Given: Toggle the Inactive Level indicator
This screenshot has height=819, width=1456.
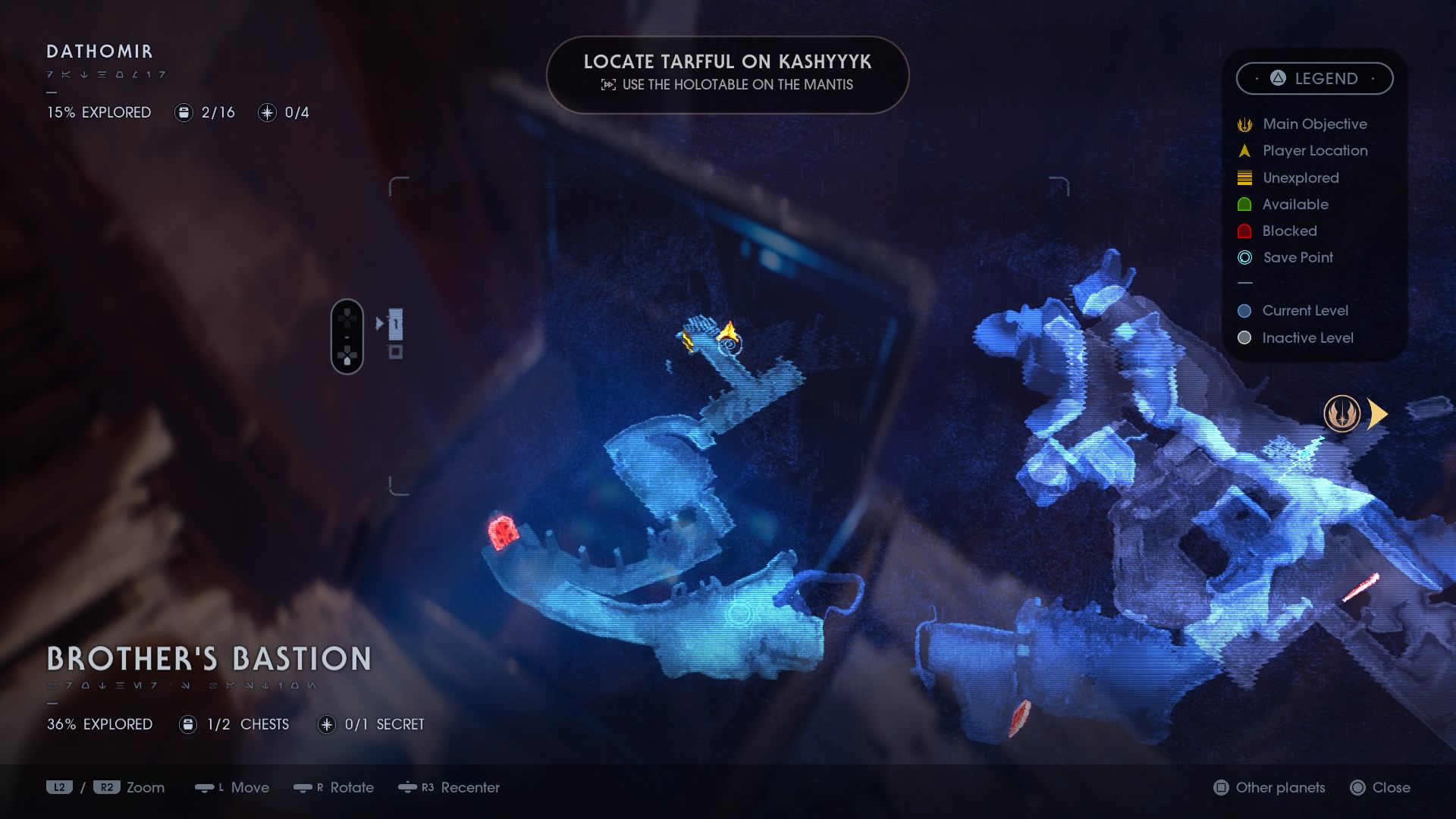Looking at the screenshot, I should 1244,338.
